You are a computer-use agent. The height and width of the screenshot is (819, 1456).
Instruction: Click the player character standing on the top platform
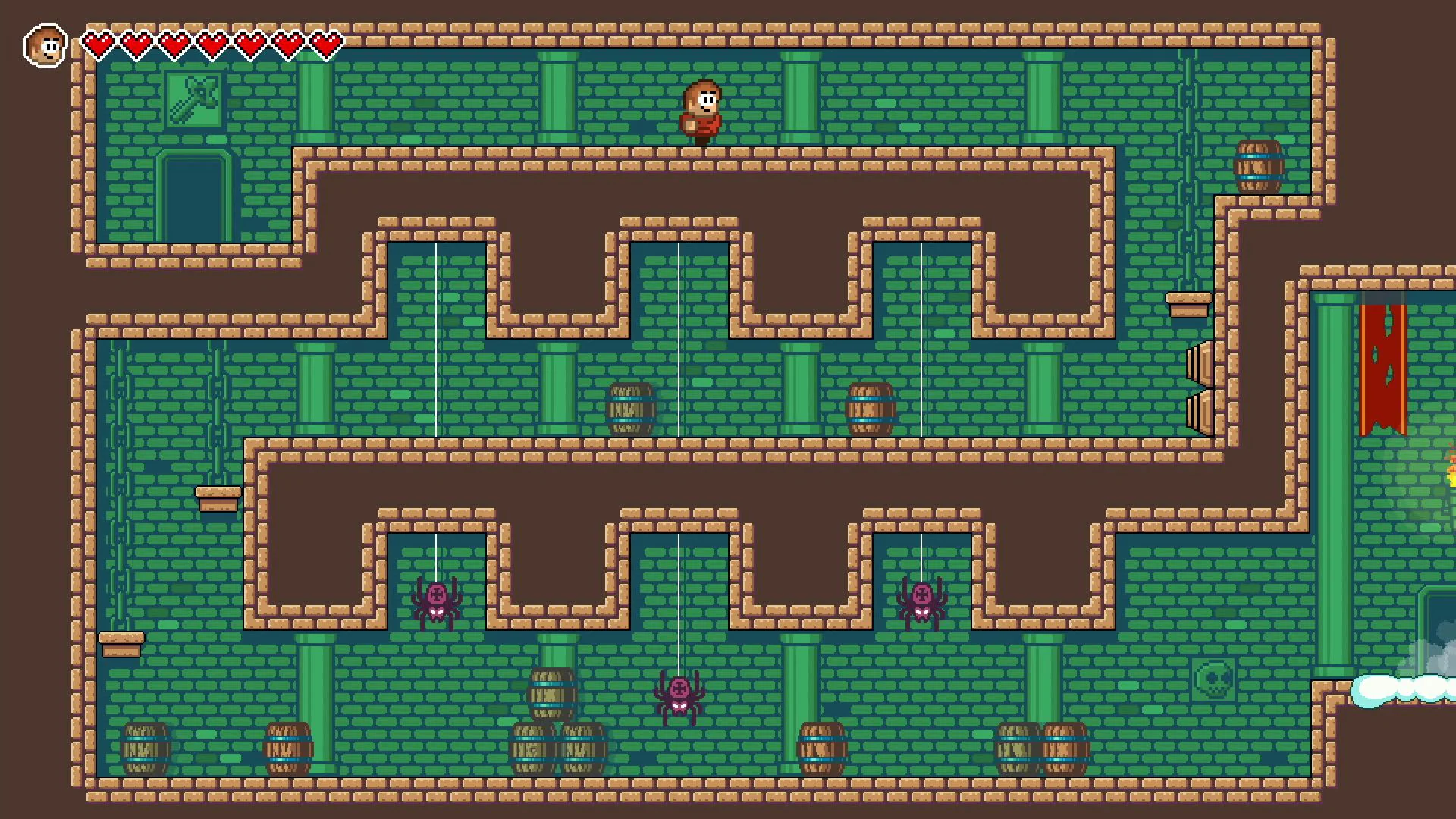pos(701,108)
